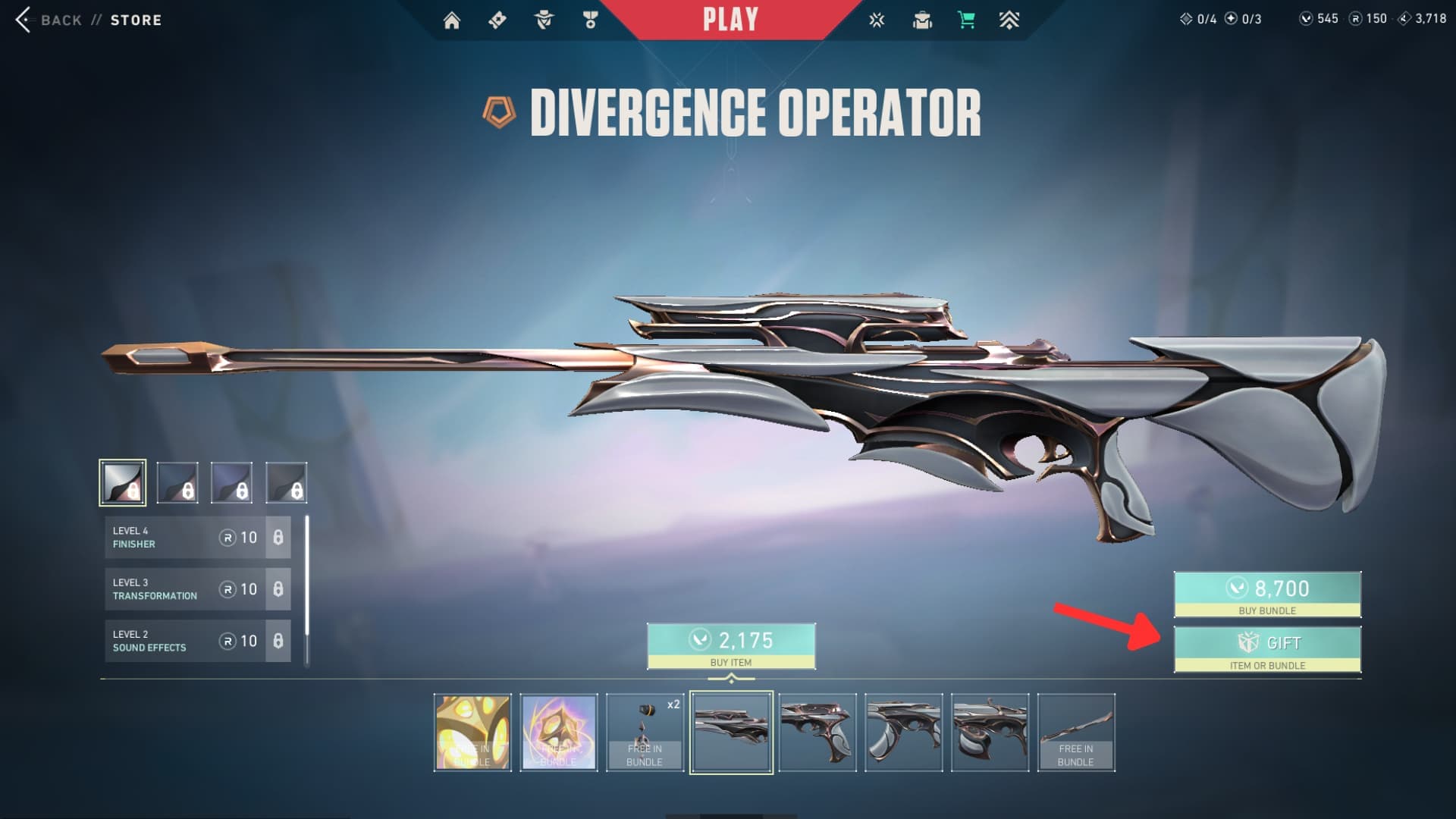1456x819 pixels.
Task: Select the Level 3 Transformation upgrade
Action: coord(197,589)
